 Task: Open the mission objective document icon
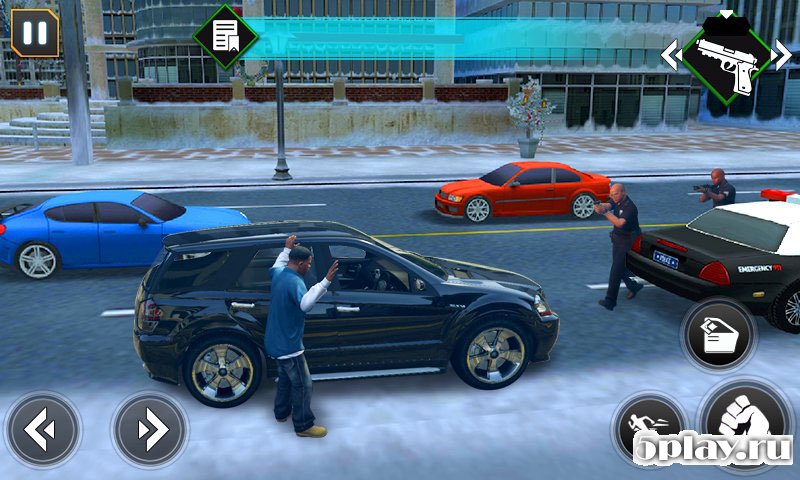click(x=226, y=37)
